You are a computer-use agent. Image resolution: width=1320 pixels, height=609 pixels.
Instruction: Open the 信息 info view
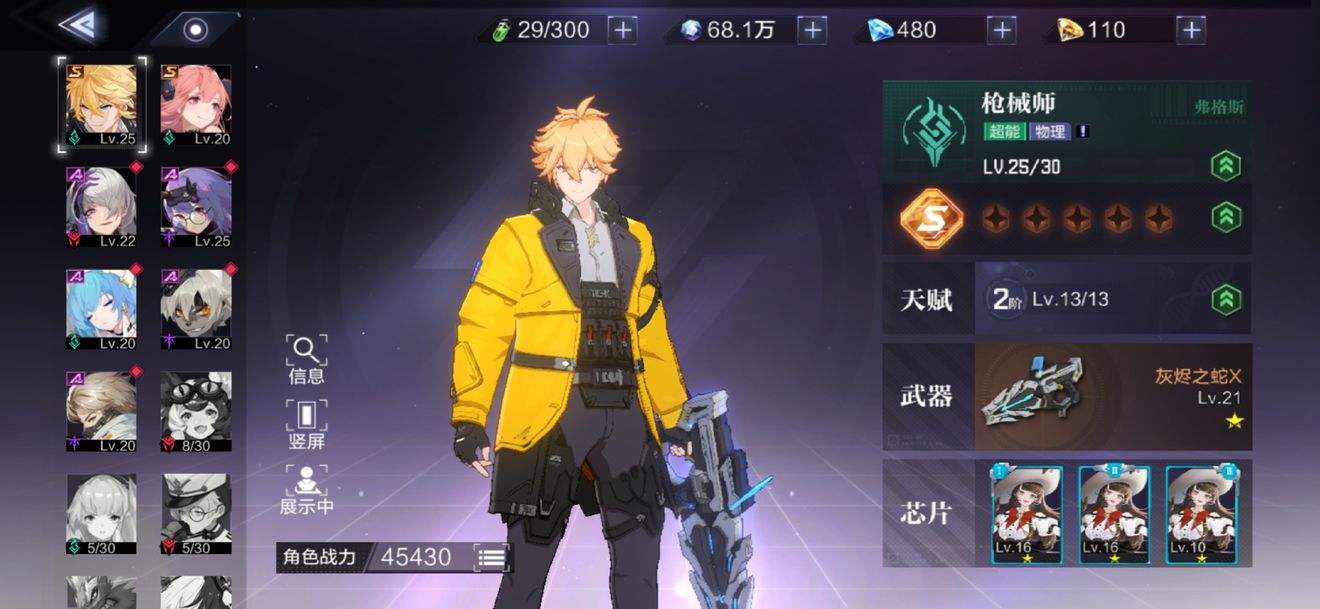(306, 359)
